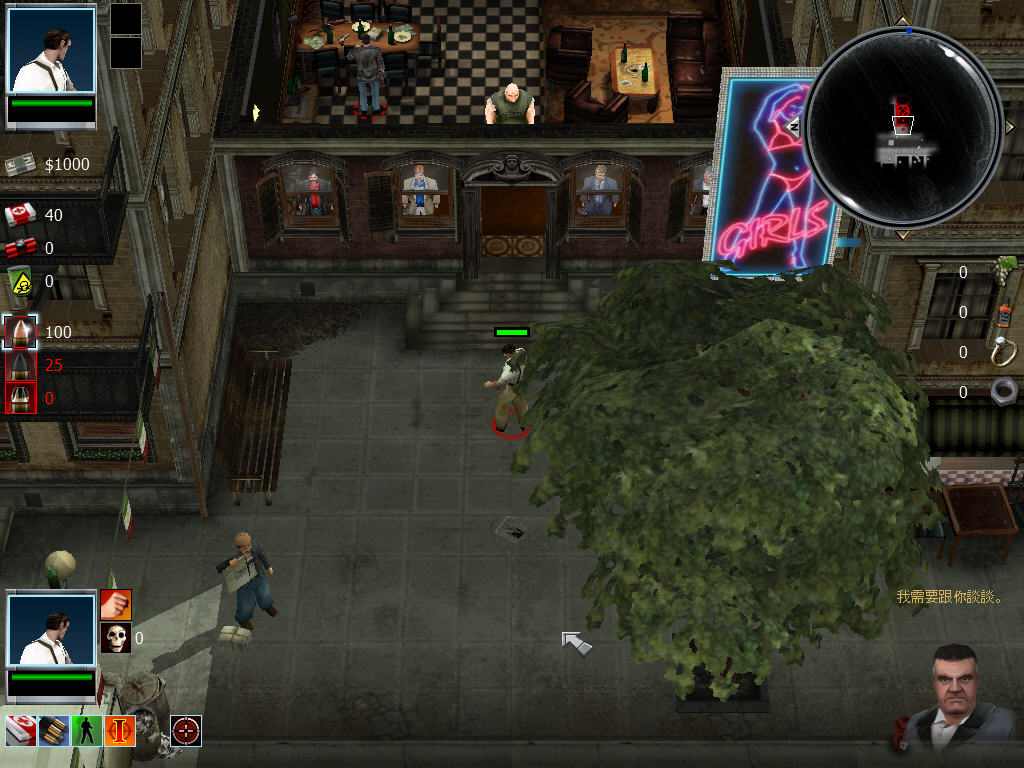This screenshot has width=1024, height=768.
Task: Choose the fist melee attack icon
Action: (116, 604)
